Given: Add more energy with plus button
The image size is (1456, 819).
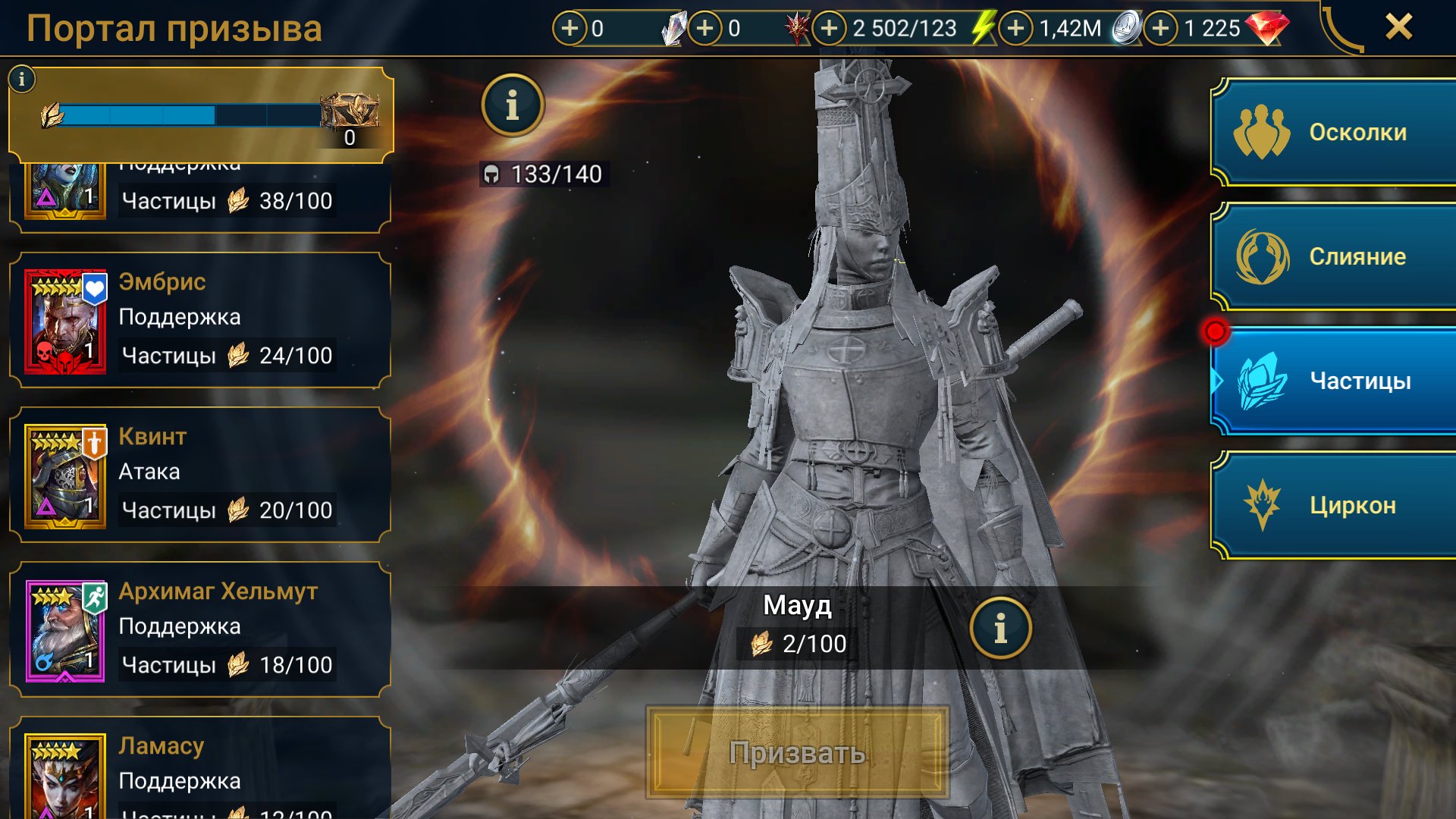Looking at the screenshot, I should (830, 29).
